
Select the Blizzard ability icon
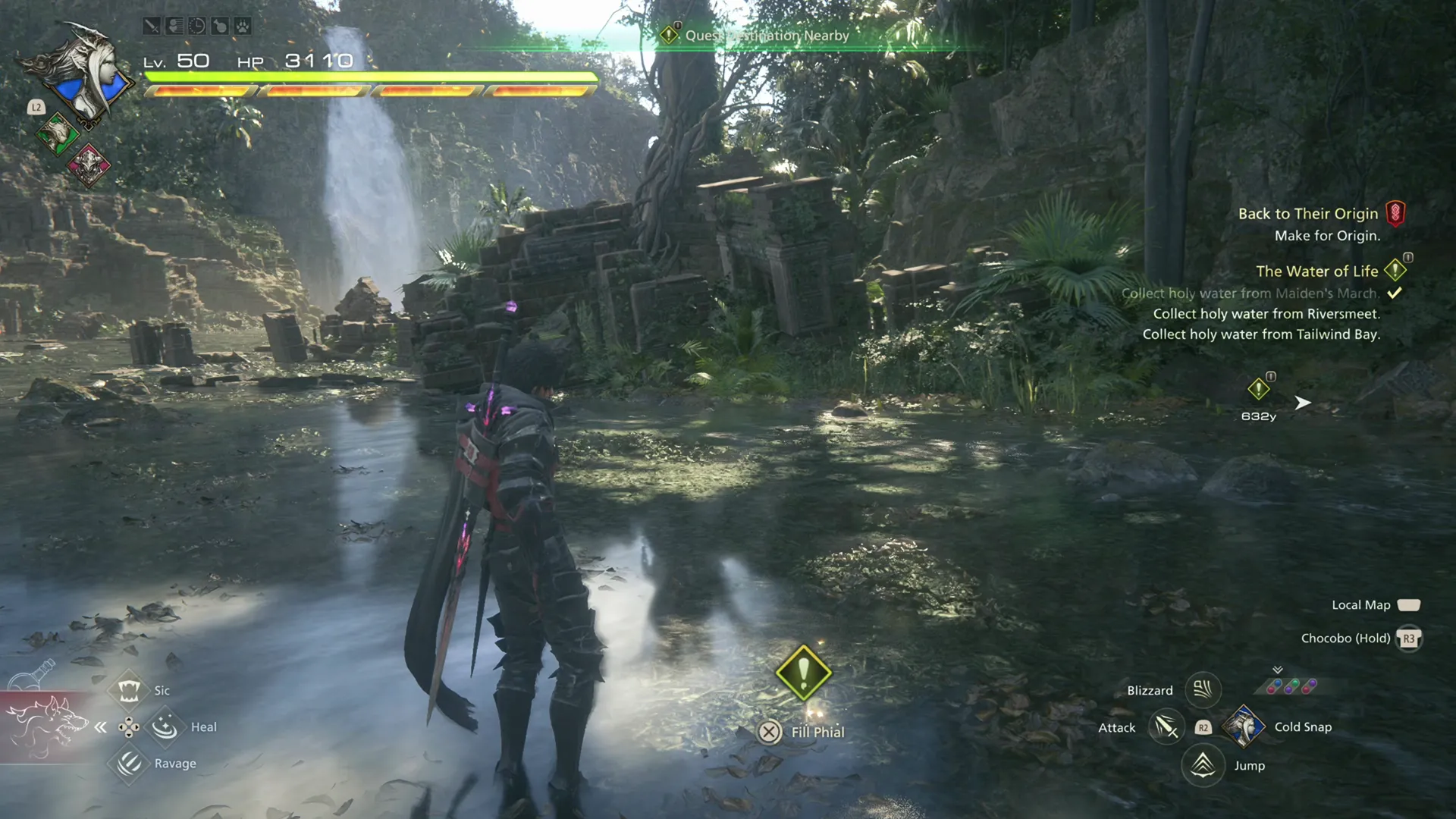[1203, 691]
